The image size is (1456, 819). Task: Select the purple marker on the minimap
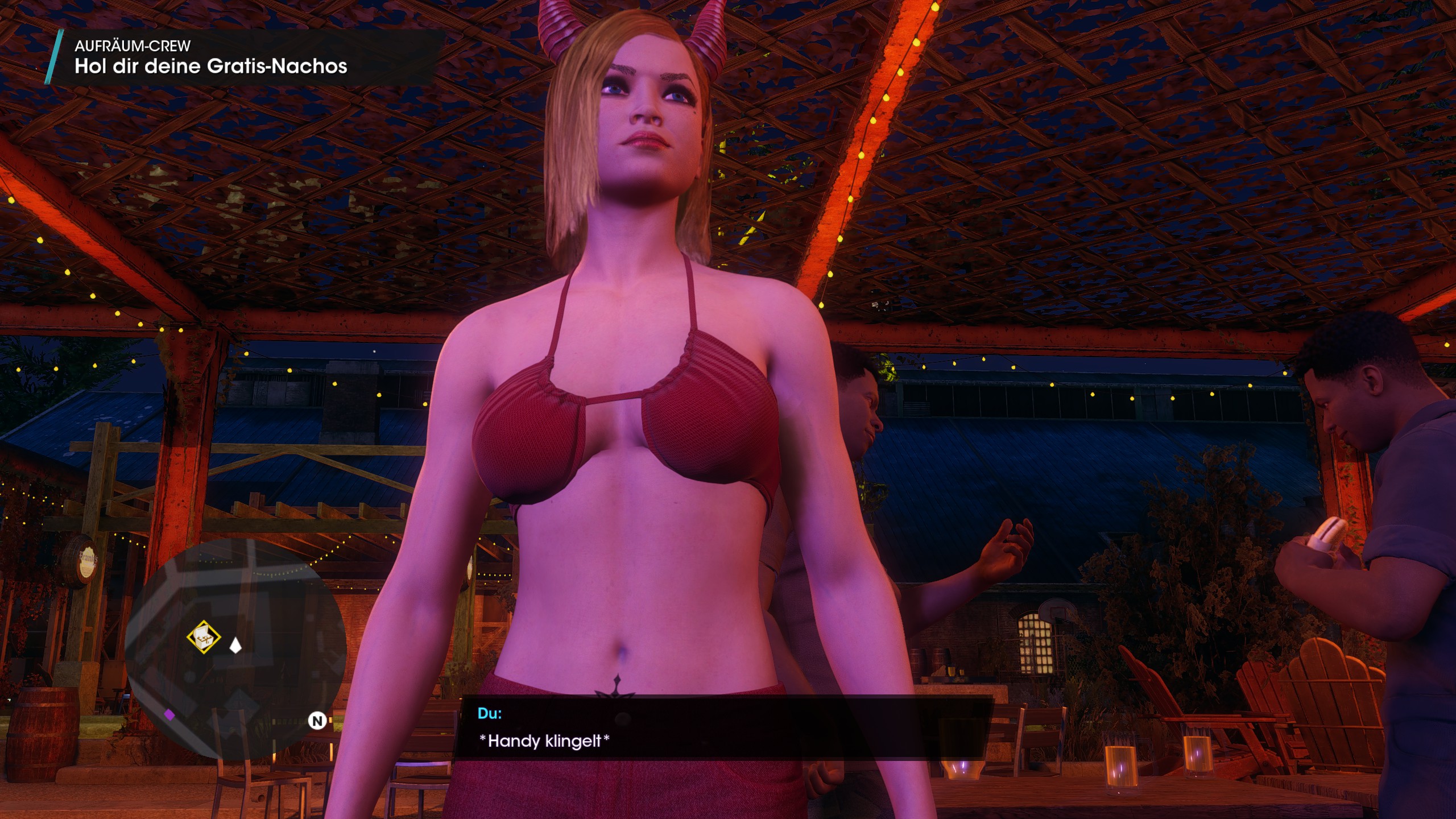coord(169,715)
